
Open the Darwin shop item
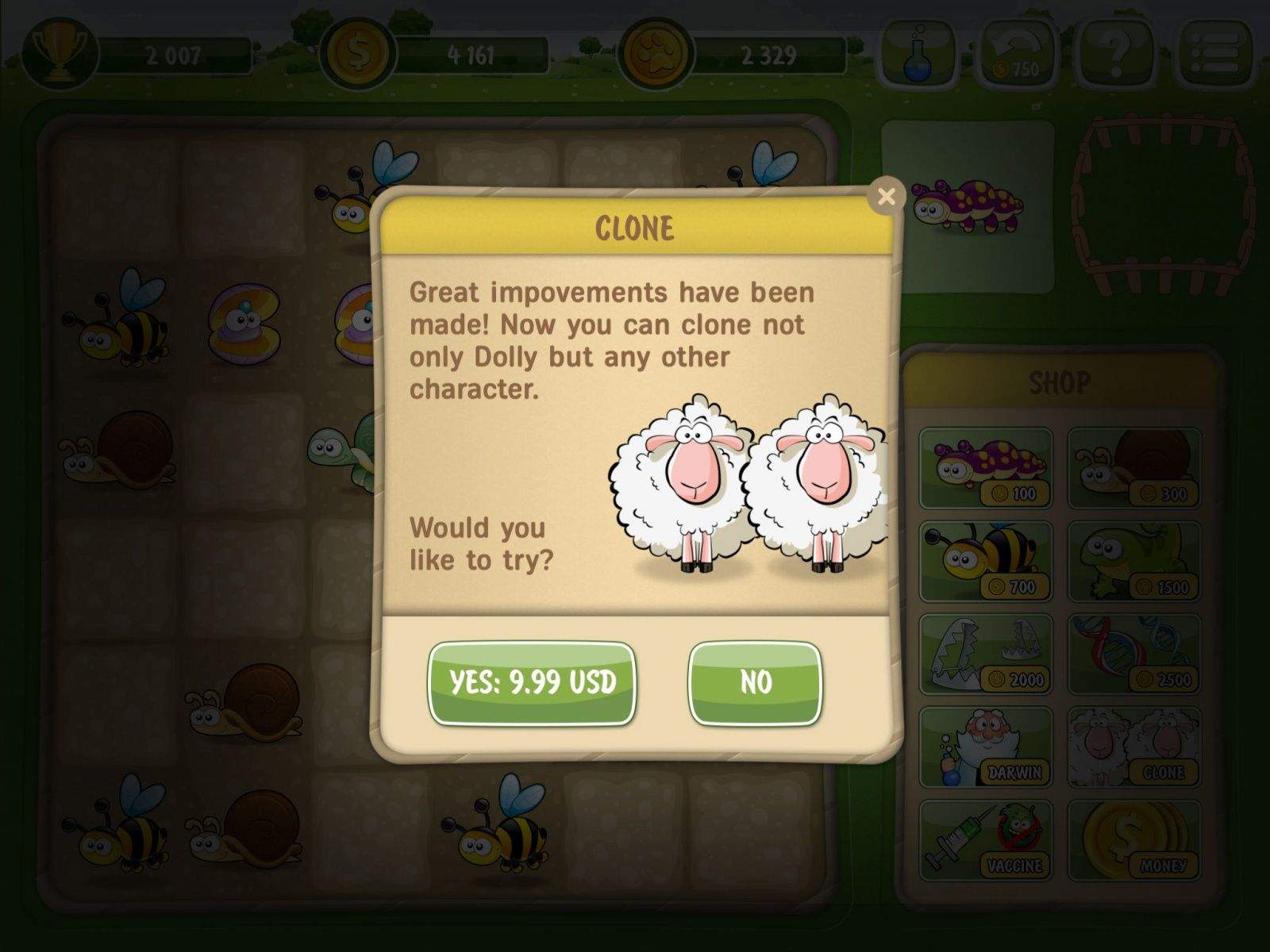click(986, 747)
